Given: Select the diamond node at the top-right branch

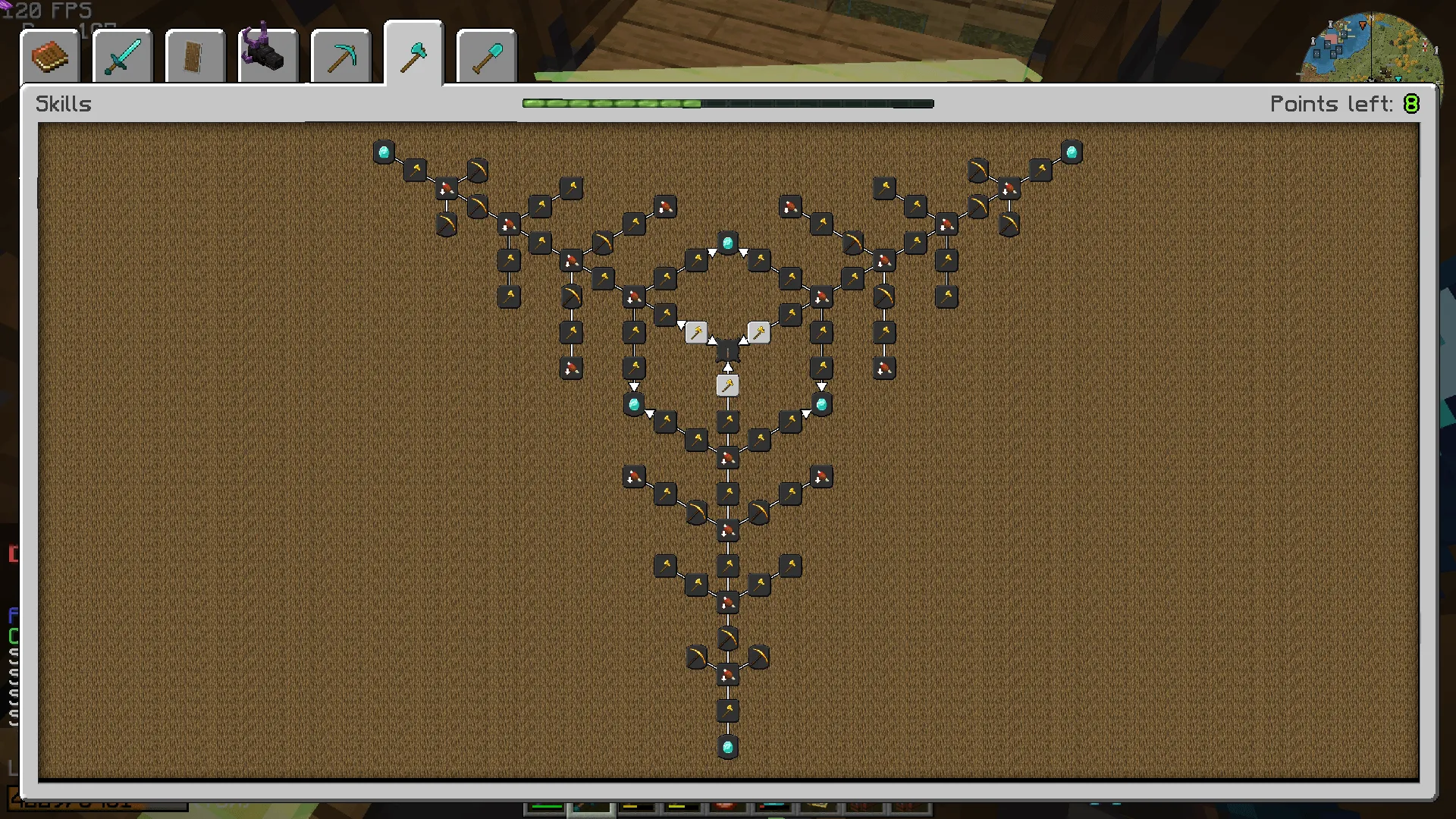Looking at the screenshot, I should (x=1072, y=150).
